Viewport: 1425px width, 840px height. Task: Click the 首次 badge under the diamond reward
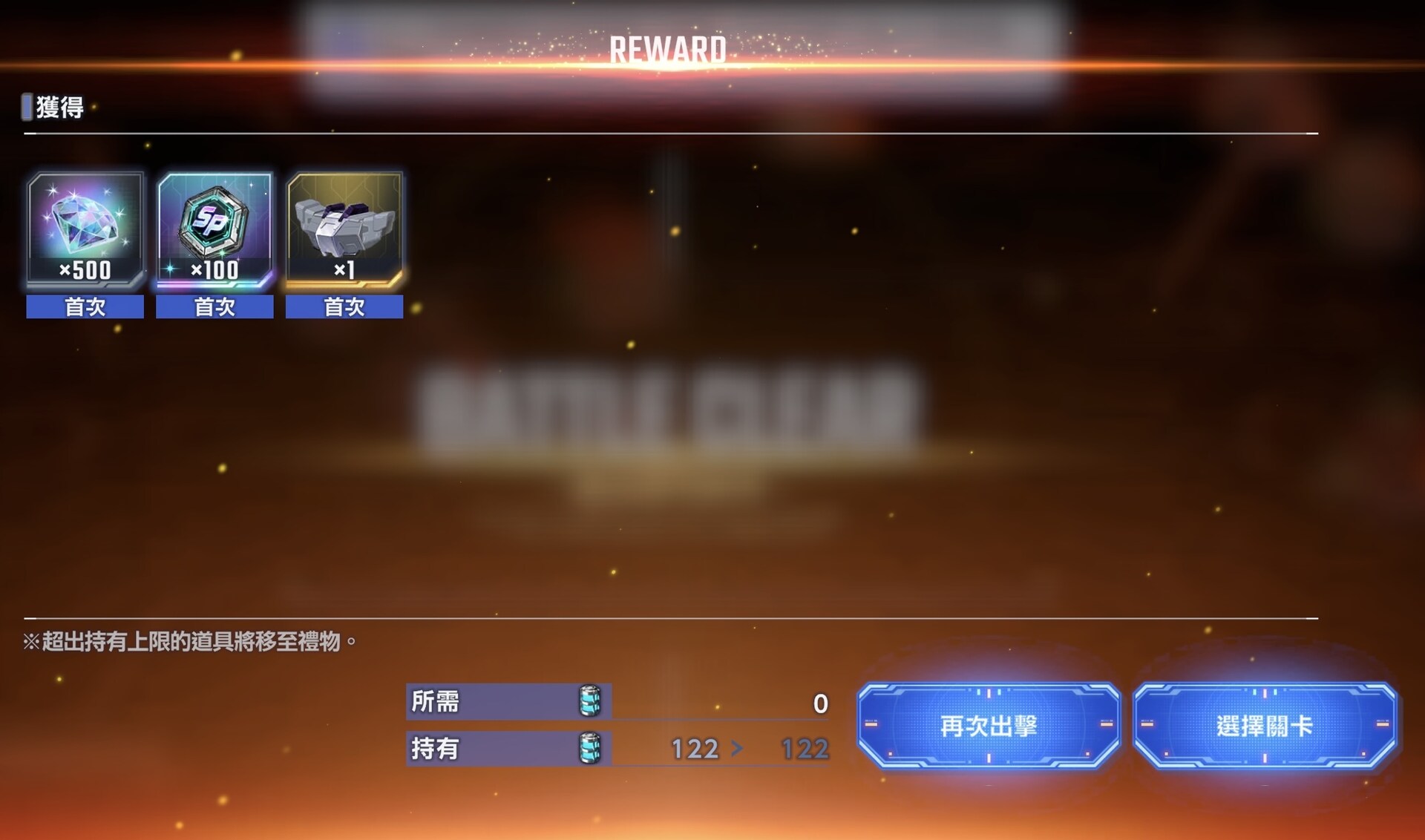84,306
